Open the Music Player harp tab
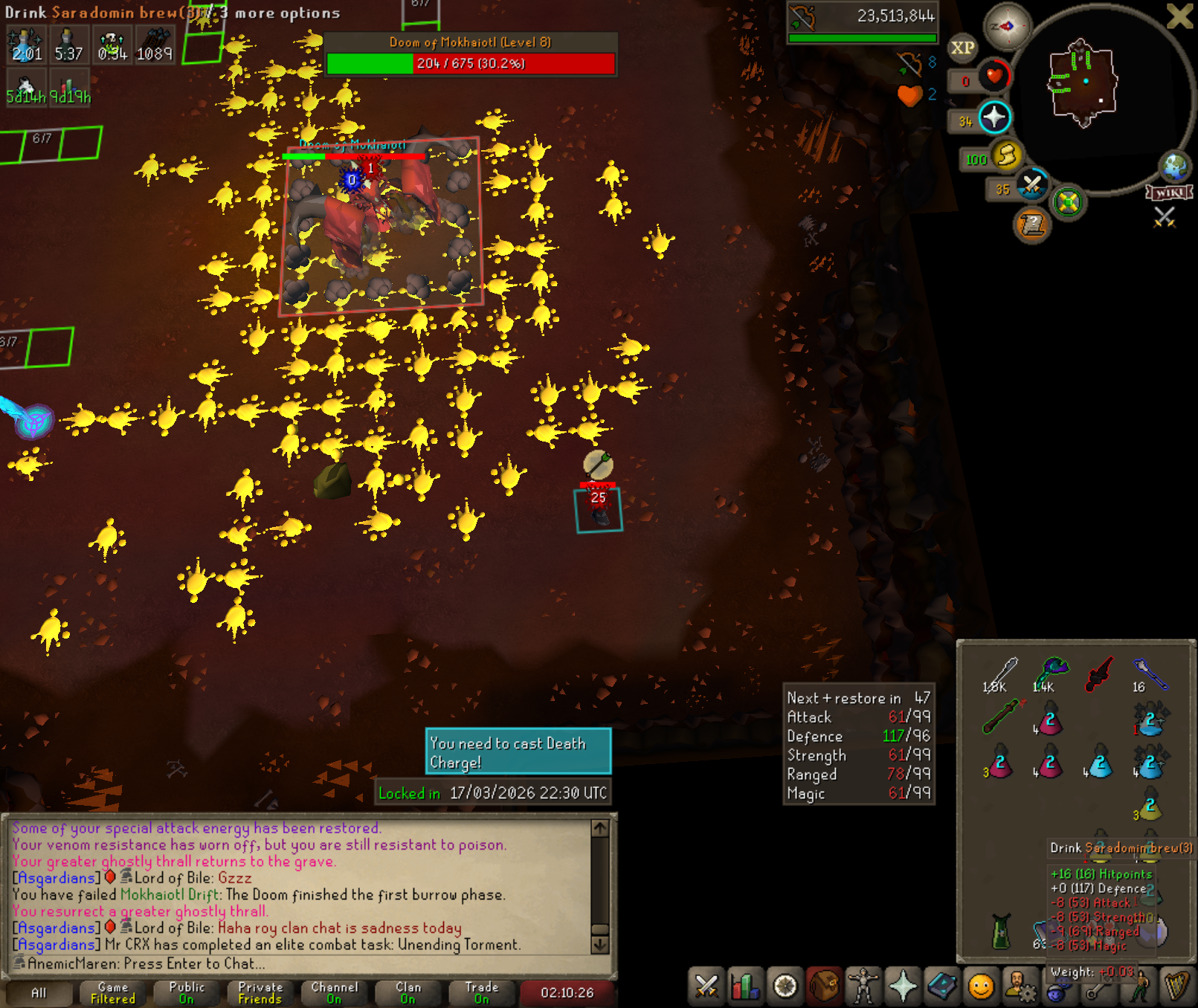 pos(1176,986)
